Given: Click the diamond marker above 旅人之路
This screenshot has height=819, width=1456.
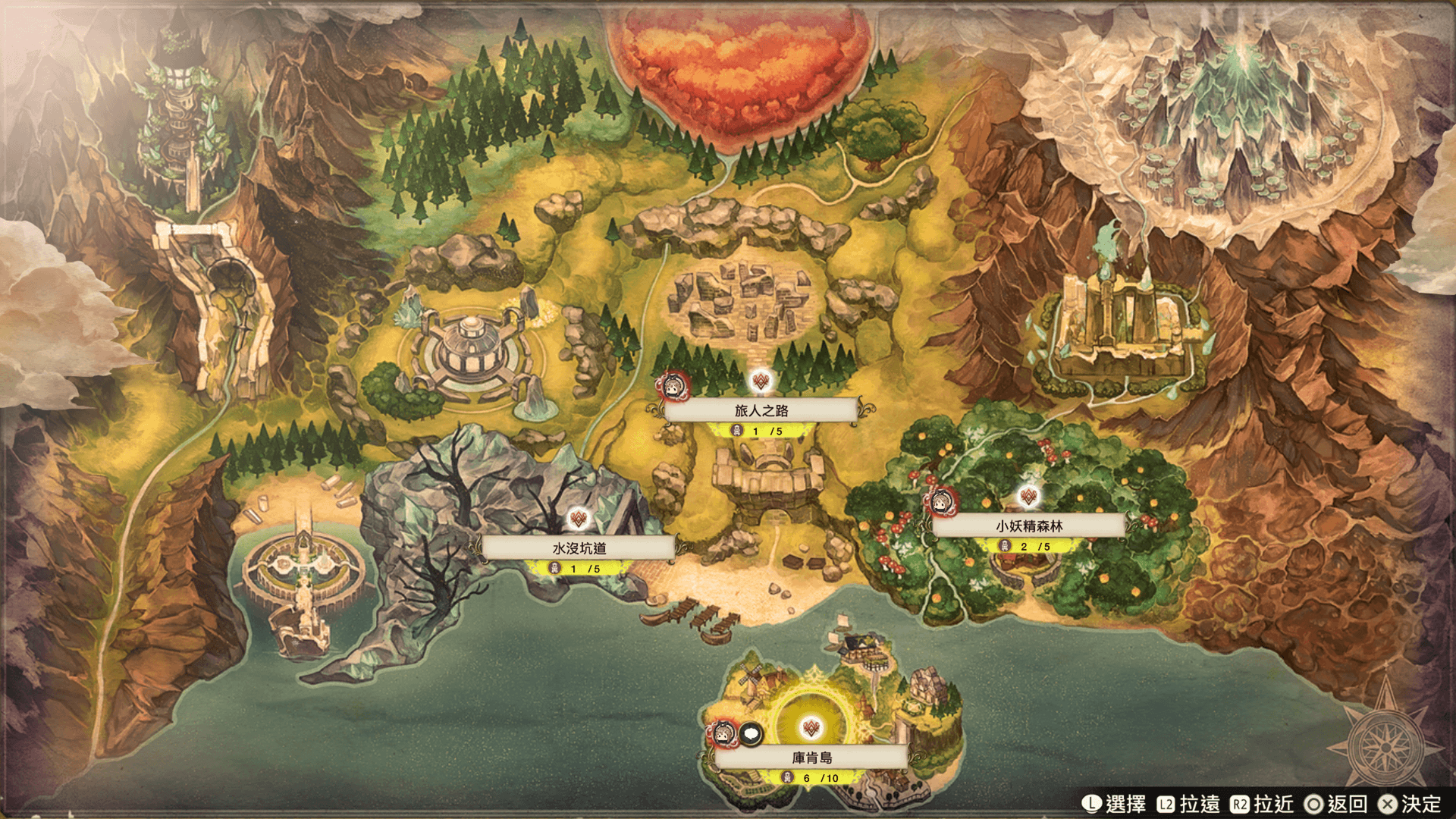Looking at the screenshot, I should coord(761,381).
